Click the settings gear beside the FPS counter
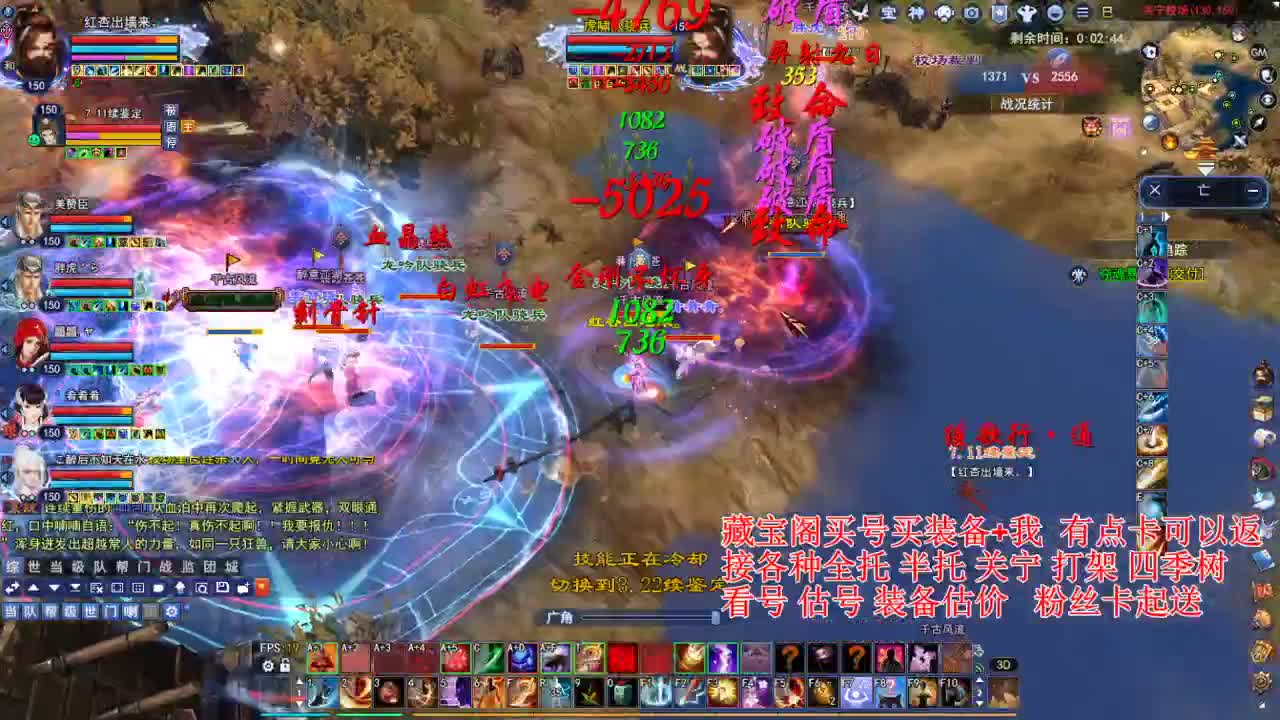Screen dimensions: 1280x720 coord(268,665)
